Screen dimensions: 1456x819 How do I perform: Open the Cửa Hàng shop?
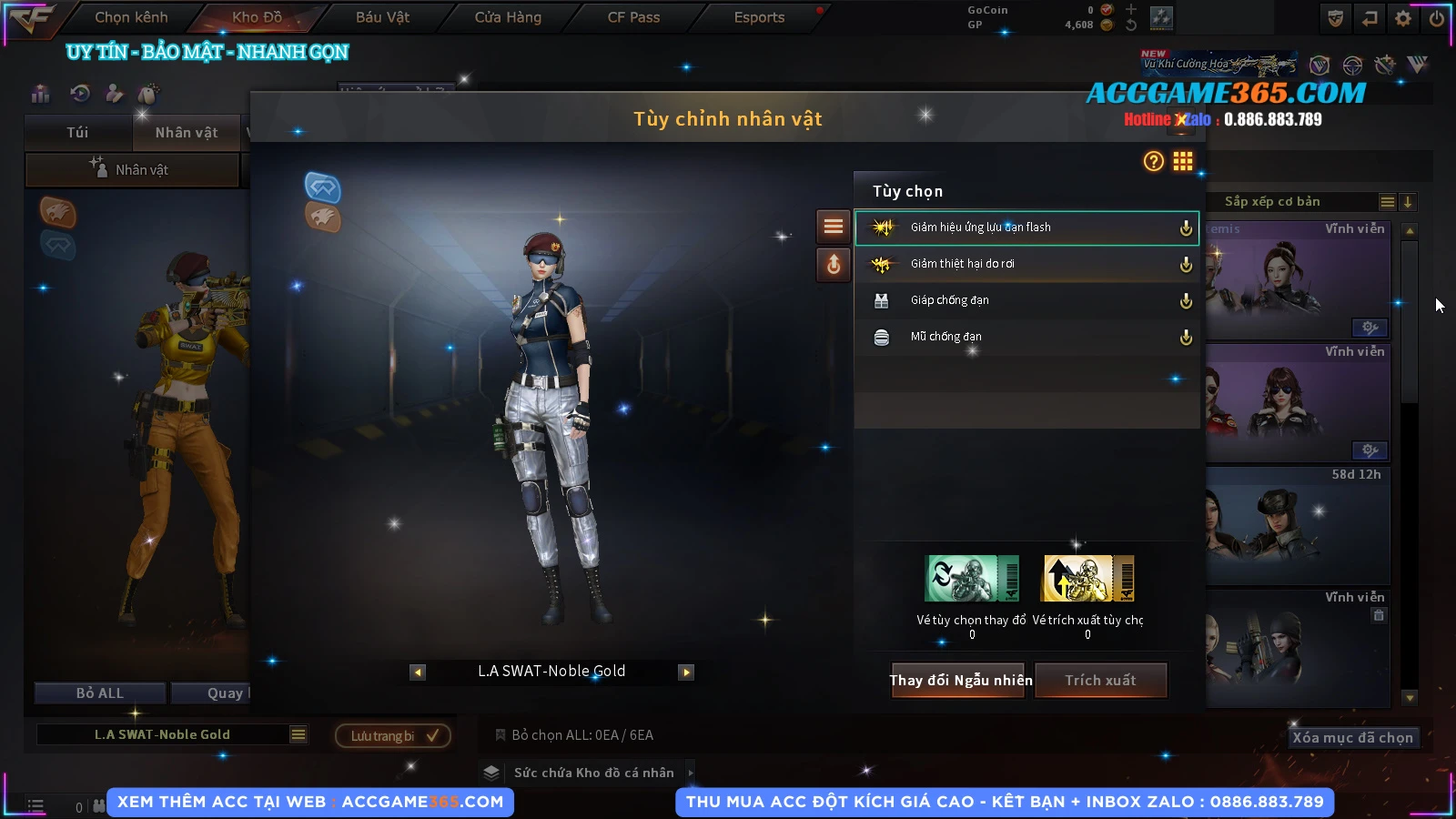(508, 17)
